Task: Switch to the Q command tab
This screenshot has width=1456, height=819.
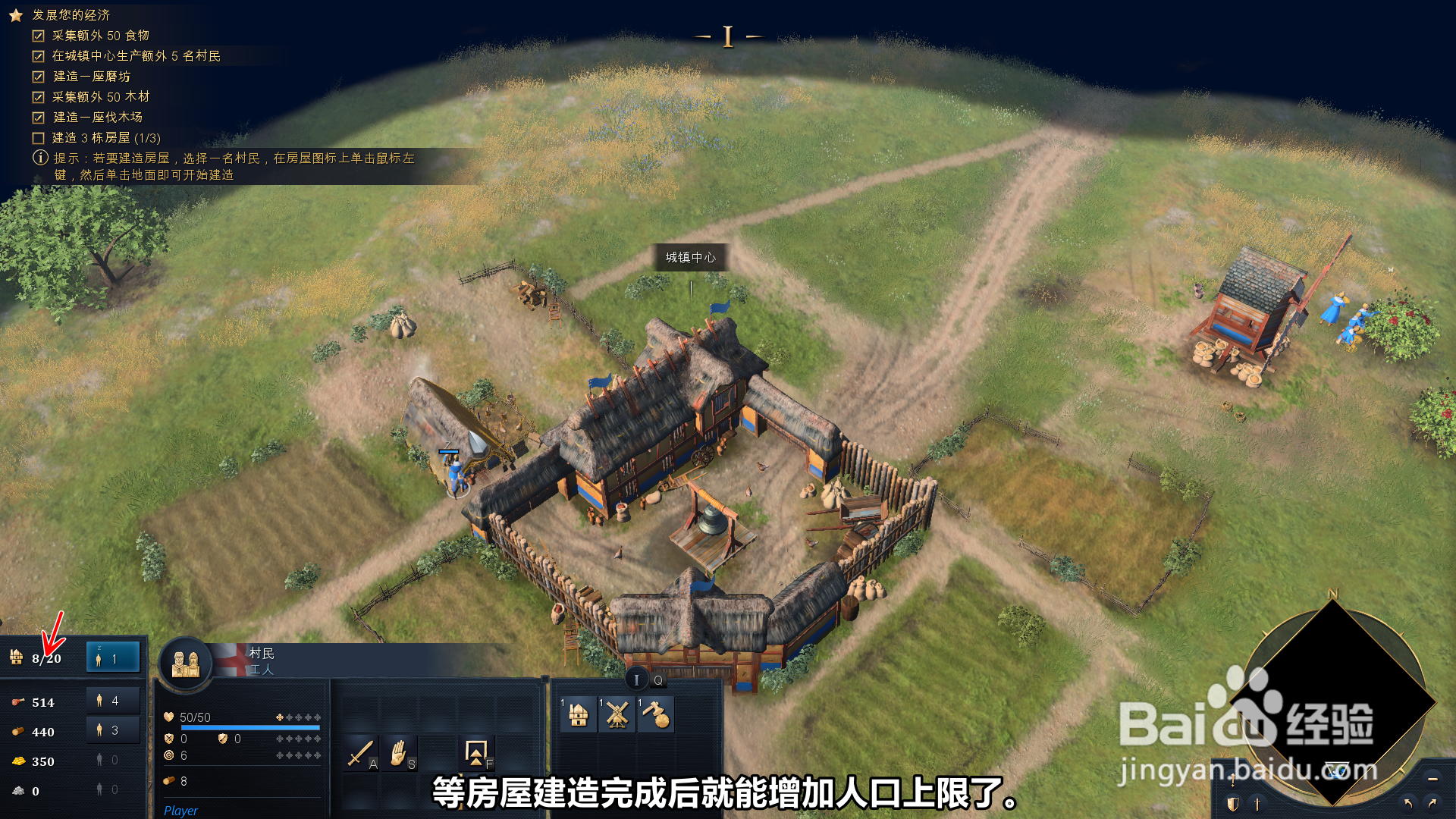Action: [657, 680]
